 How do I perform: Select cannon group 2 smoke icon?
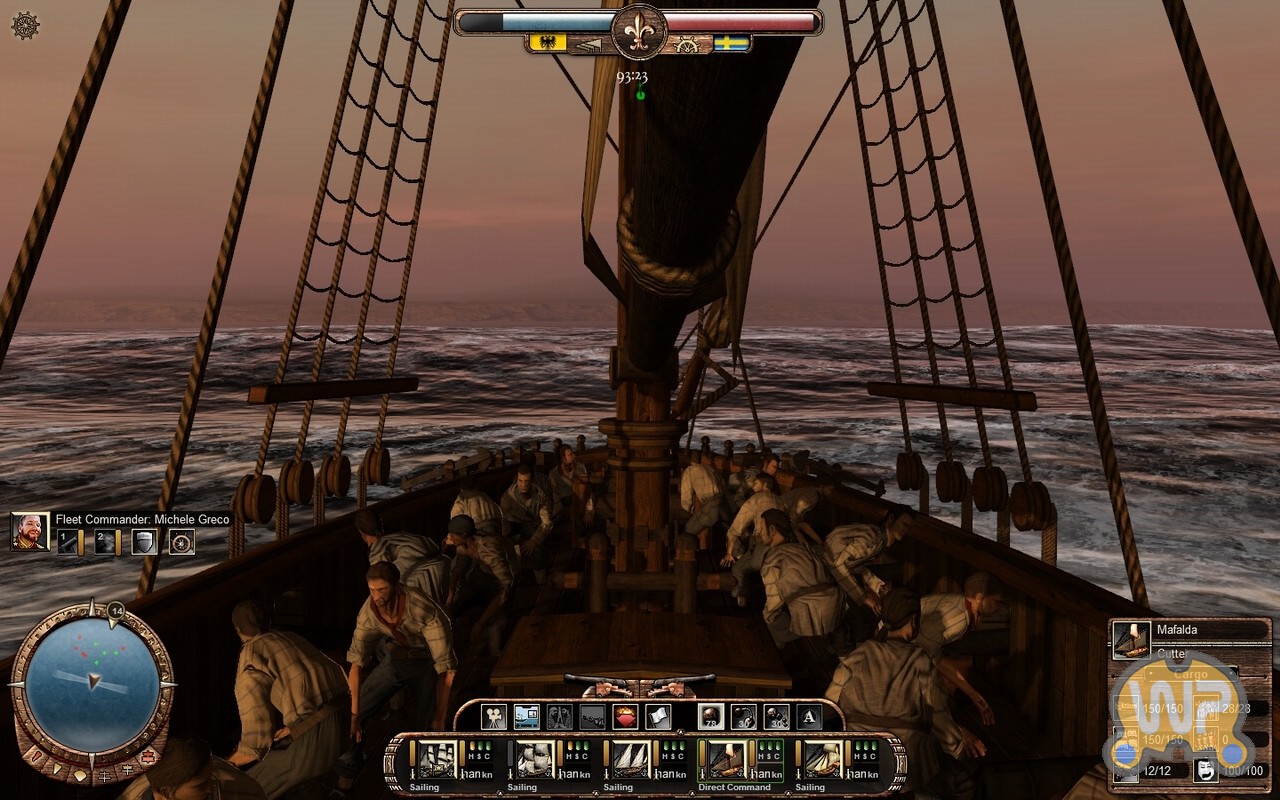click(106, 542)
